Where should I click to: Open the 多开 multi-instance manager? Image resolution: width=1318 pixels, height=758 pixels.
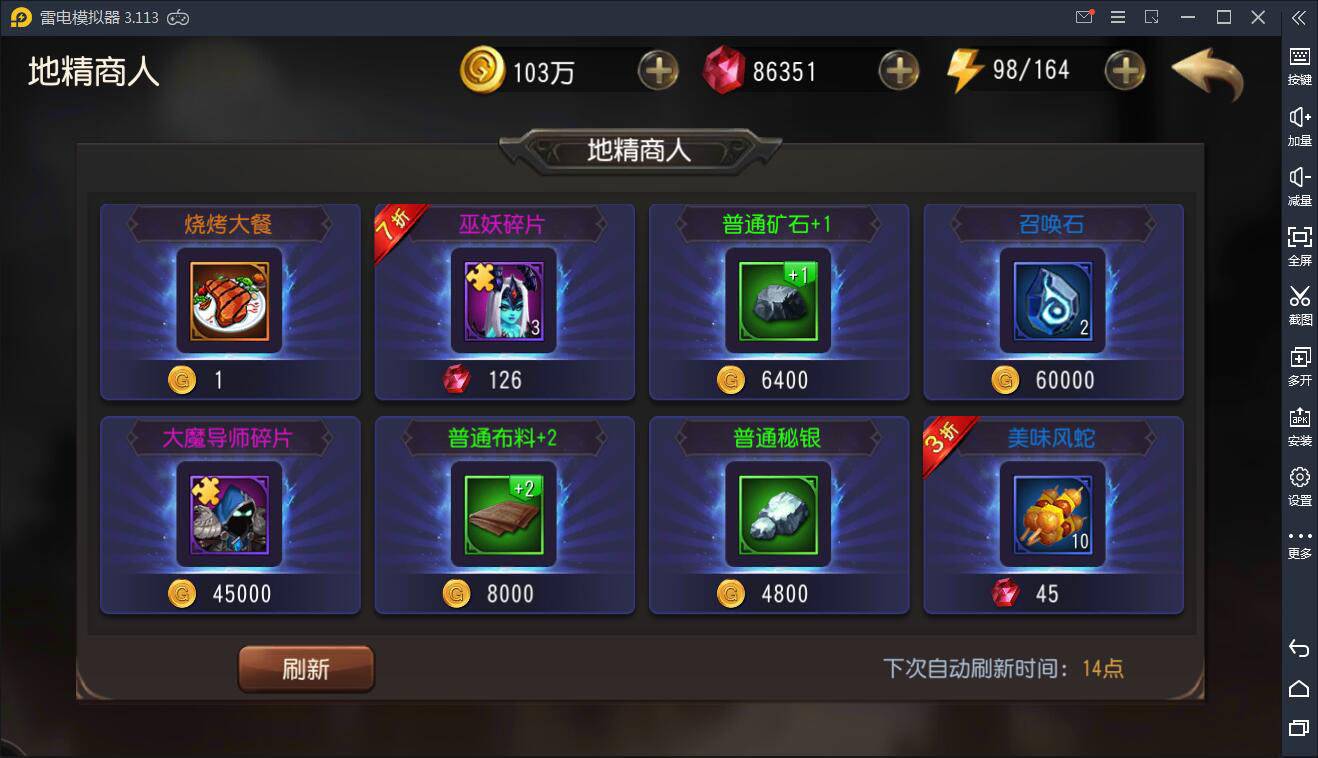pos(1298,360)
